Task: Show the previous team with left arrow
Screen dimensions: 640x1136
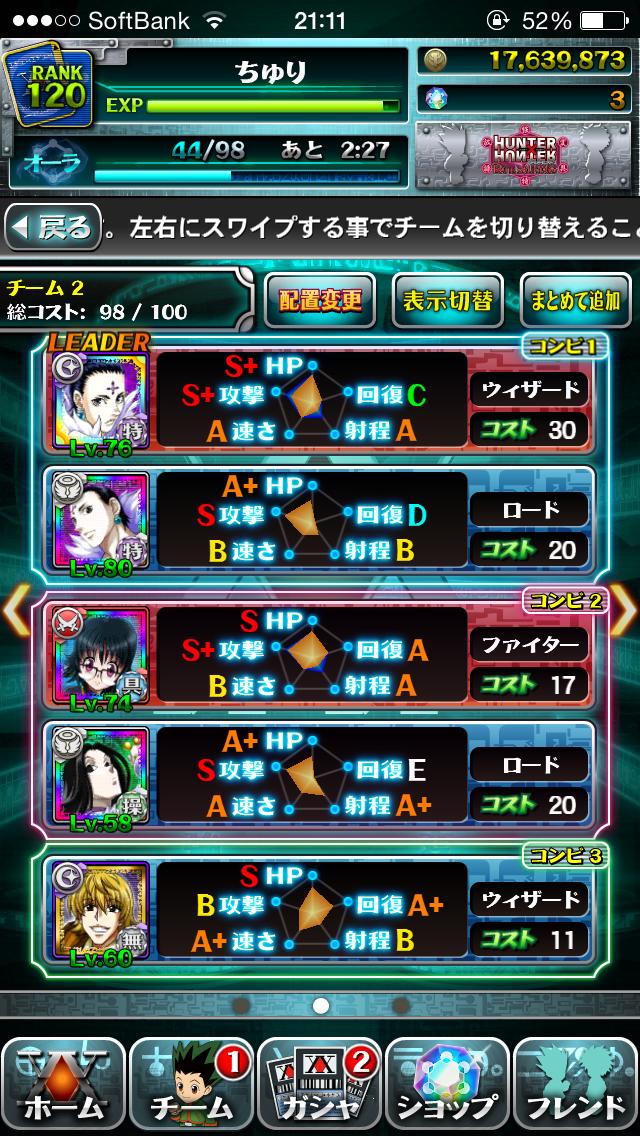Action: tap(16, 612)
